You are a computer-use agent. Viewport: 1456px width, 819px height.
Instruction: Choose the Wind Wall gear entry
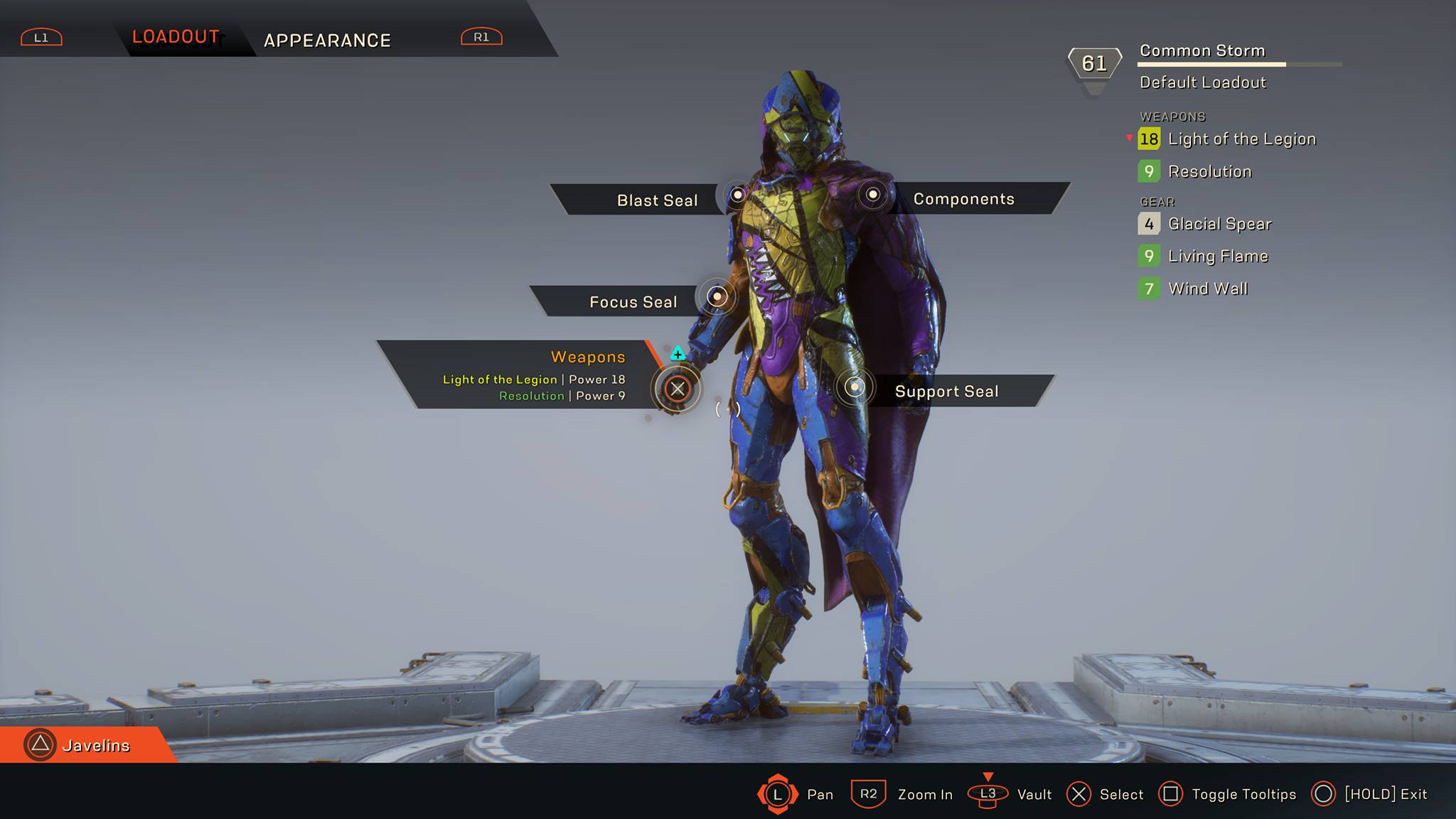[1208, 289]
